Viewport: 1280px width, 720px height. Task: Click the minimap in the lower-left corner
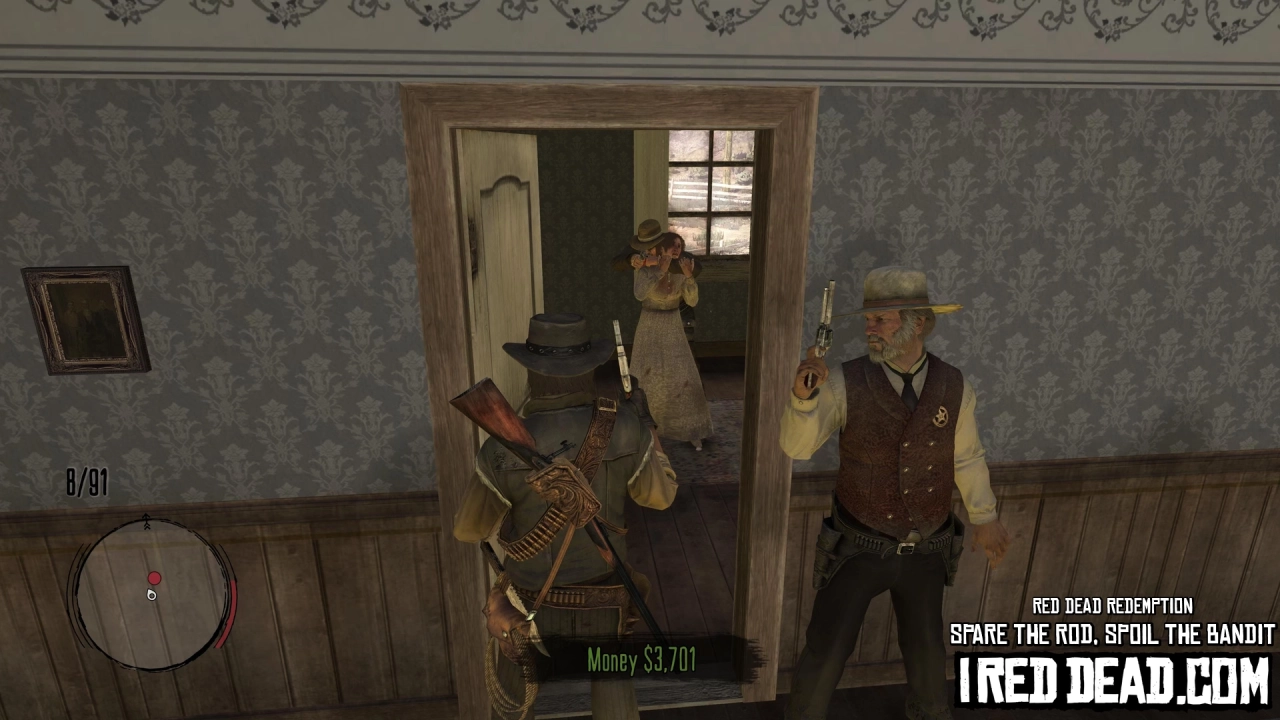coord(150,595)
